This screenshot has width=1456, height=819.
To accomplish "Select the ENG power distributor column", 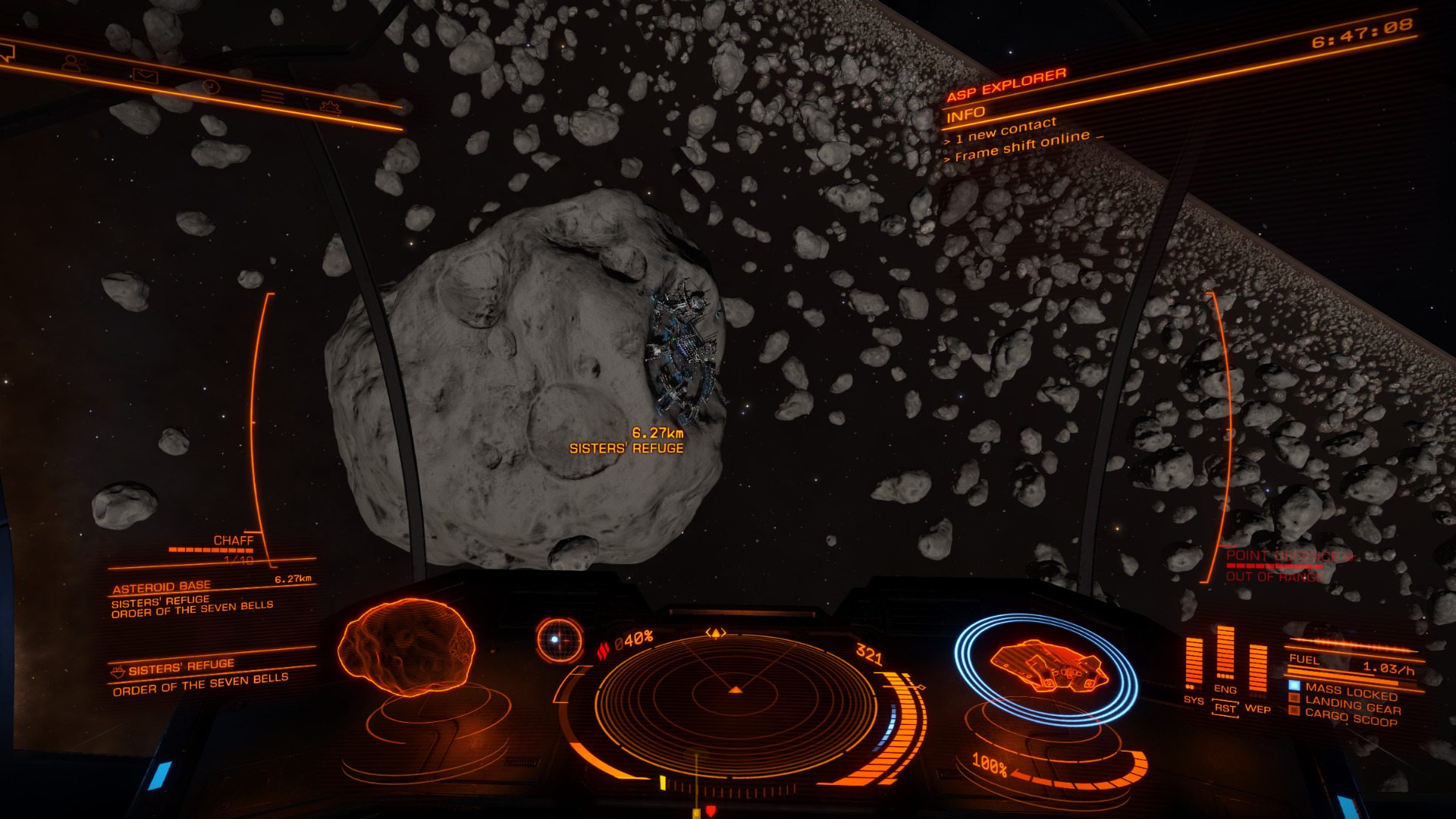I will point(1225,654).
